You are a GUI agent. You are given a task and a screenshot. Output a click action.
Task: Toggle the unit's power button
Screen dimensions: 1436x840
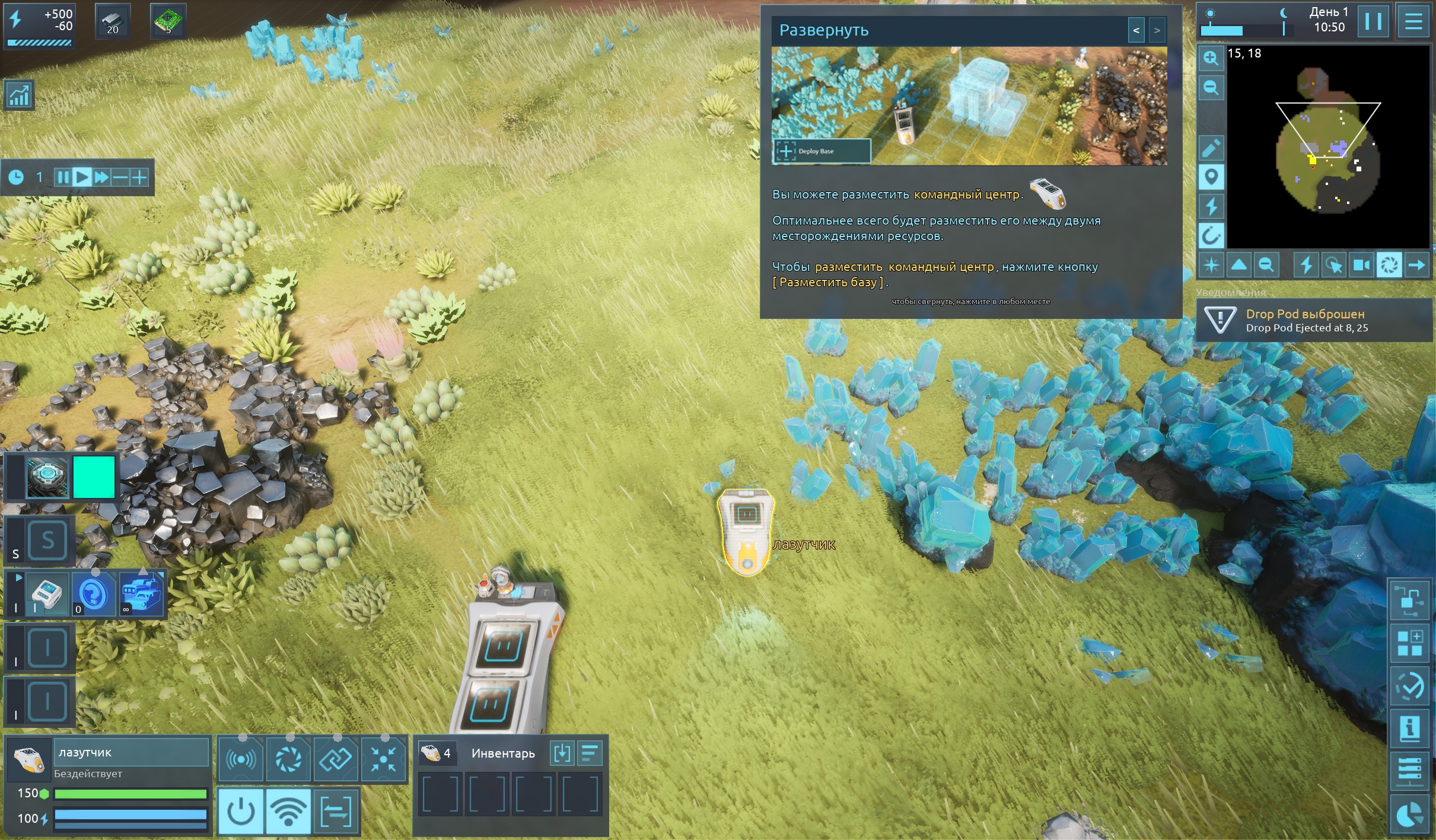tap(241, 811)
